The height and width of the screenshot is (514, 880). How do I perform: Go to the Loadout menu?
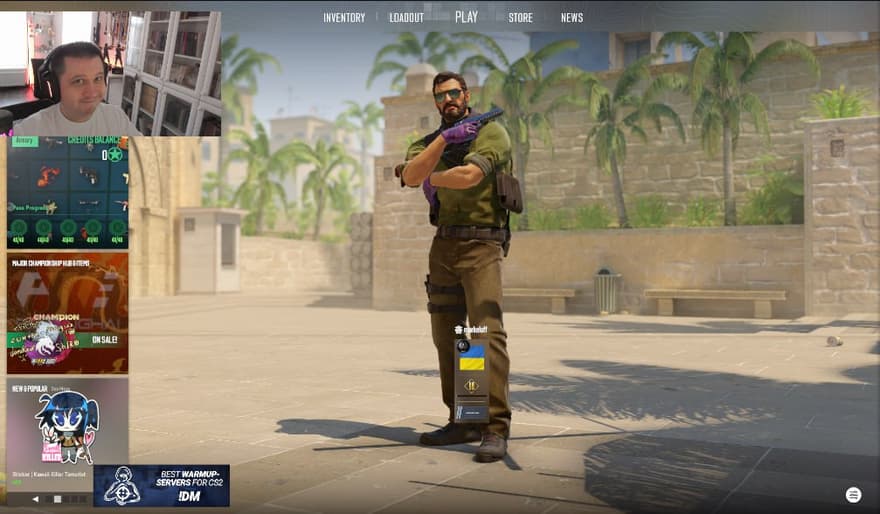(x=406, y=17)
